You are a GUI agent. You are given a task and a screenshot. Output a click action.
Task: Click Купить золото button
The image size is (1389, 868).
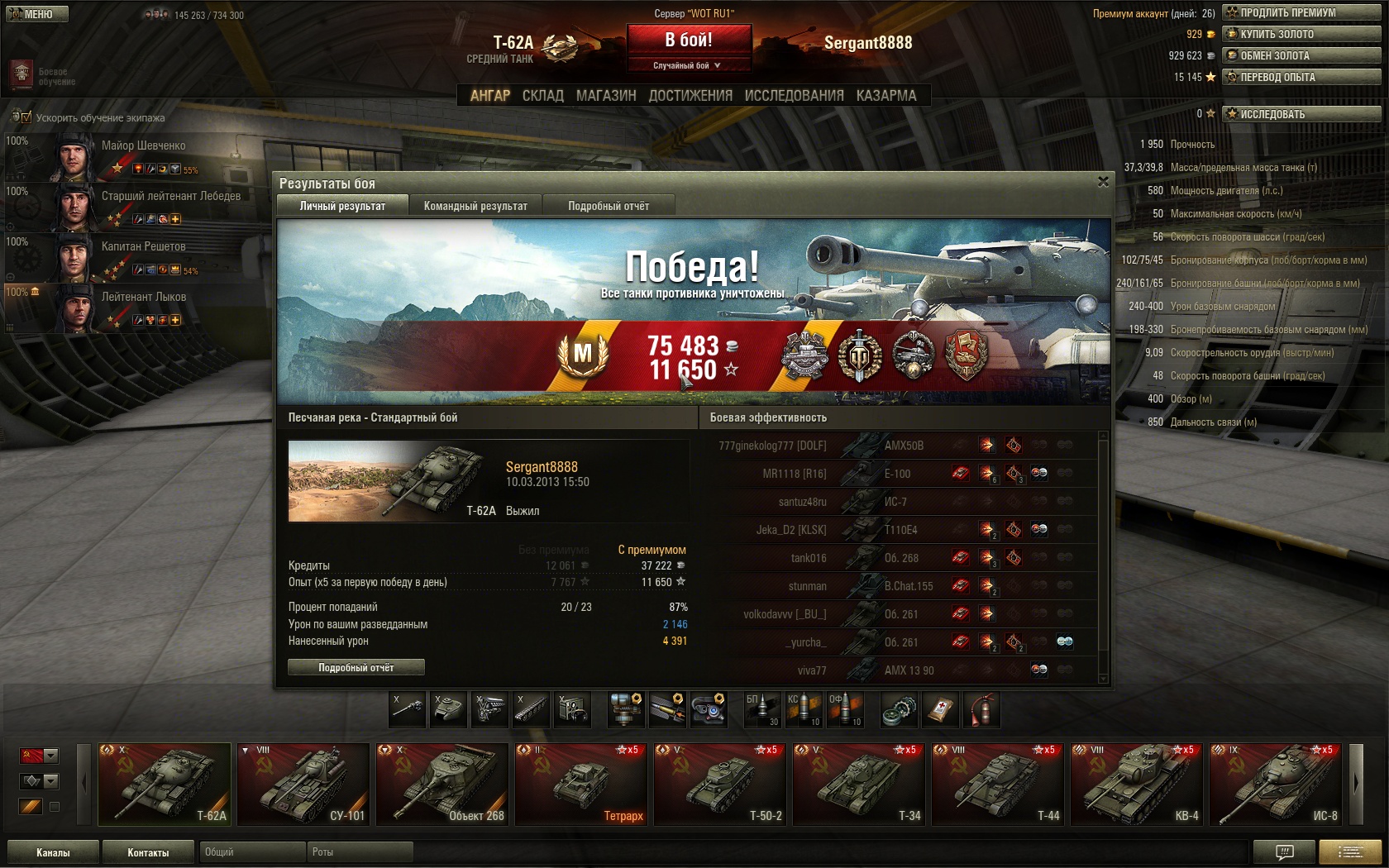[x=1301, y=34]
